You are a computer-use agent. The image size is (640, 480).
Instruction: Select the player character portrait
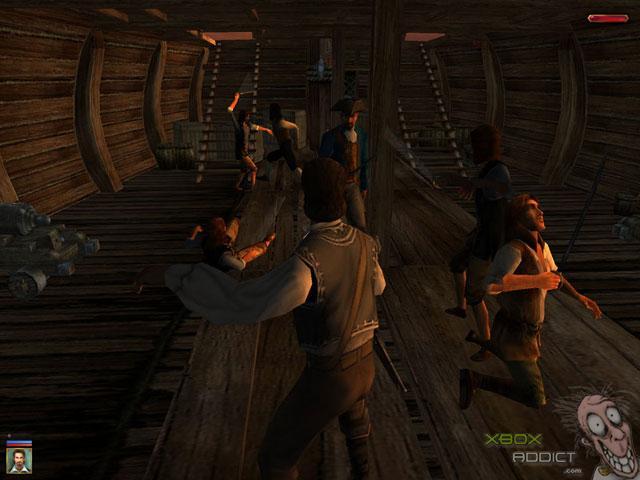click(x=19, y=459)
